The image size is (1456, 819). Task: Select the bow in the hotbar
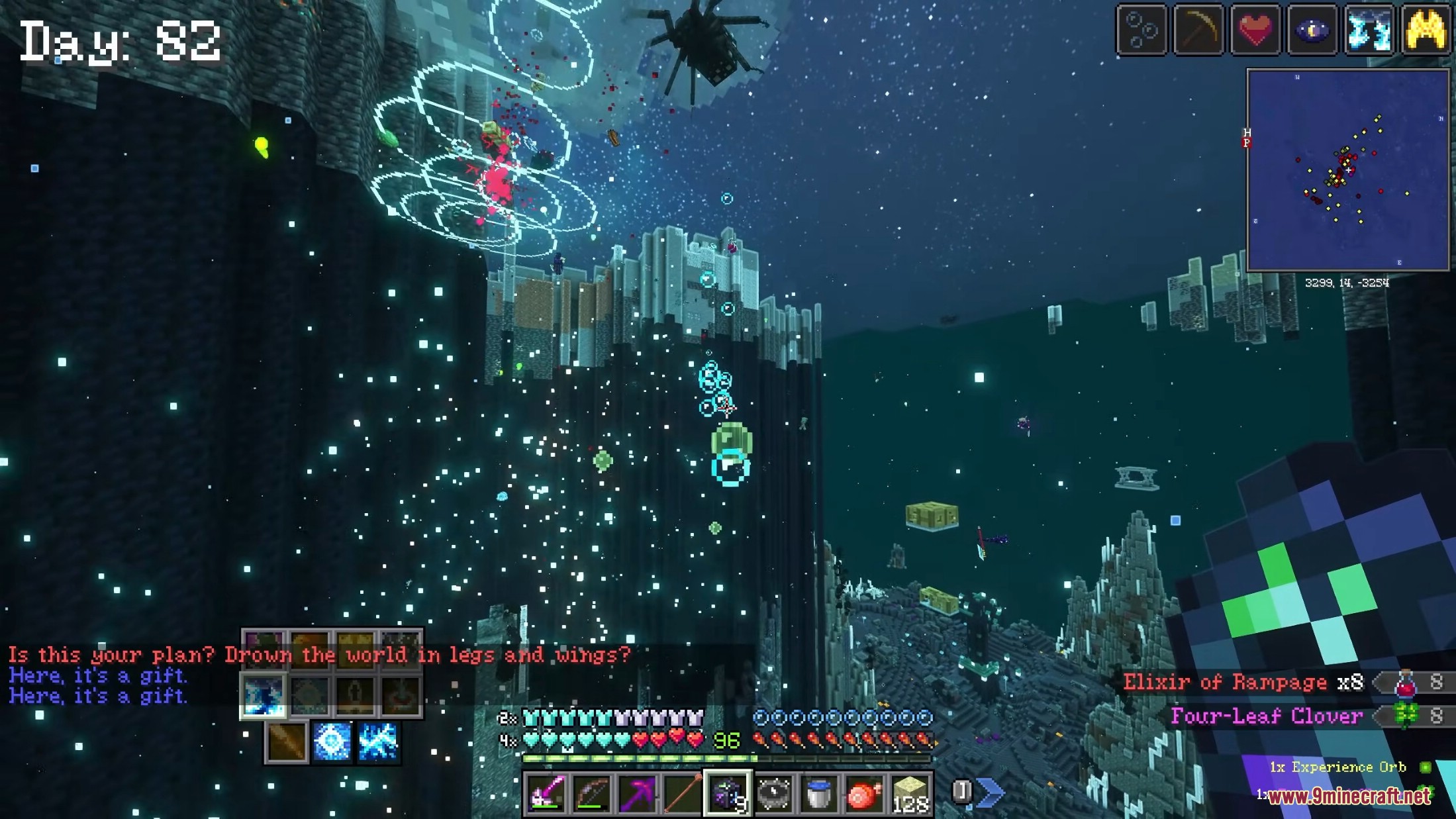click(592, 792)
